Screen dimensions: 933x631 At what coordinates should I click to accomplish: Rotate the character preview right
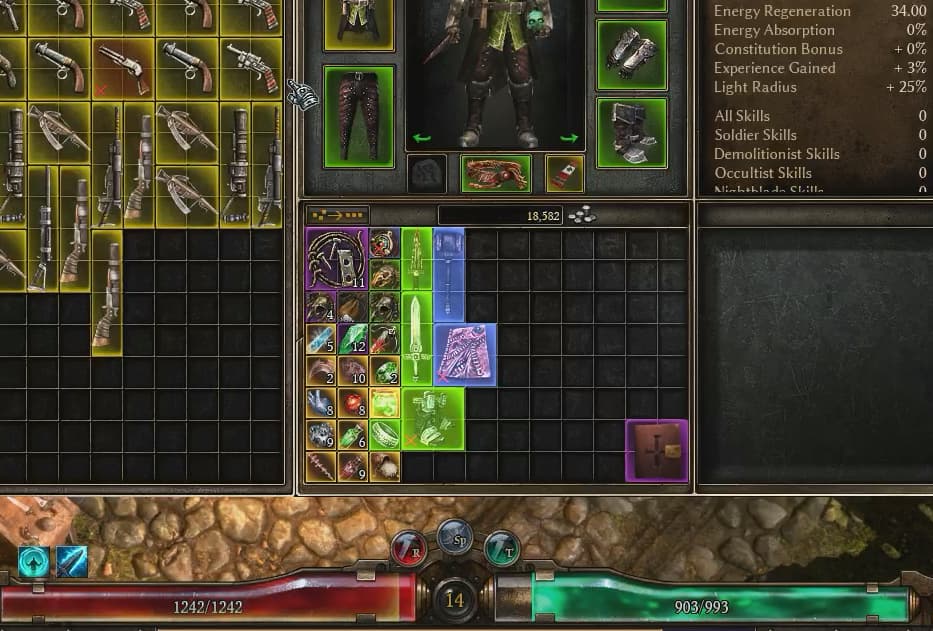pos(569,139)
